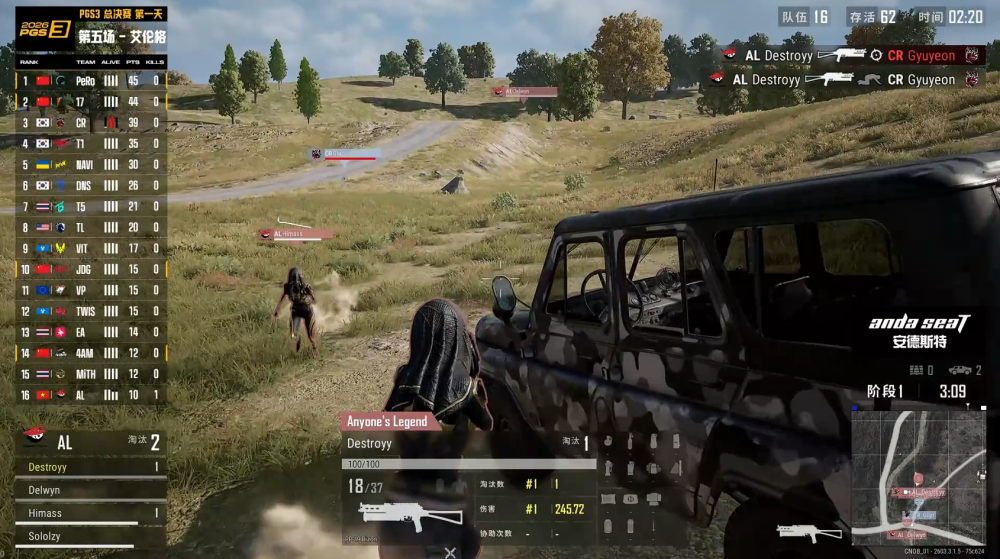Pick the 4AM team ranking row

90,353
